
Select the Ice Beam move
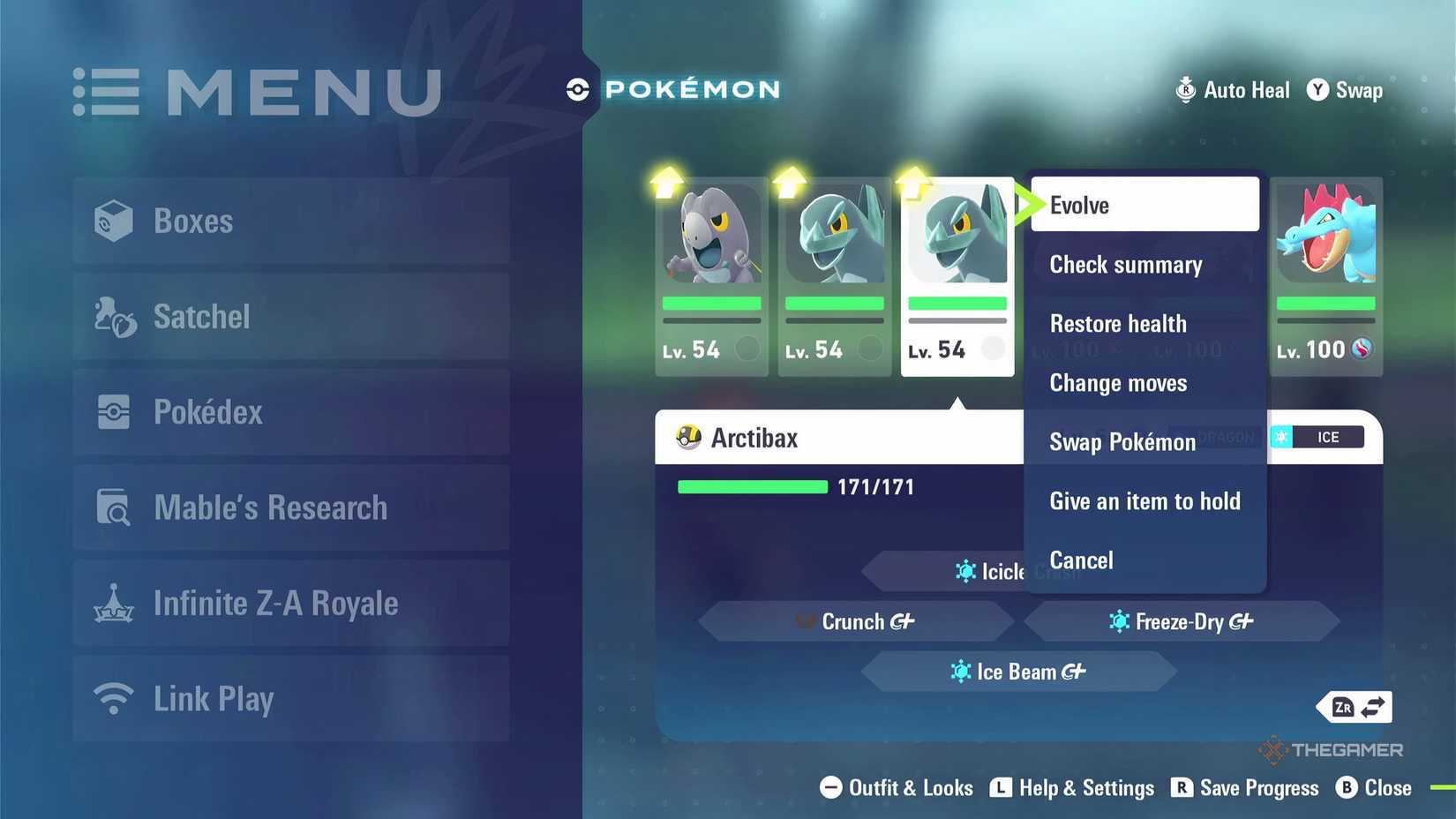pyautogui.click(x=1019, y=671)
